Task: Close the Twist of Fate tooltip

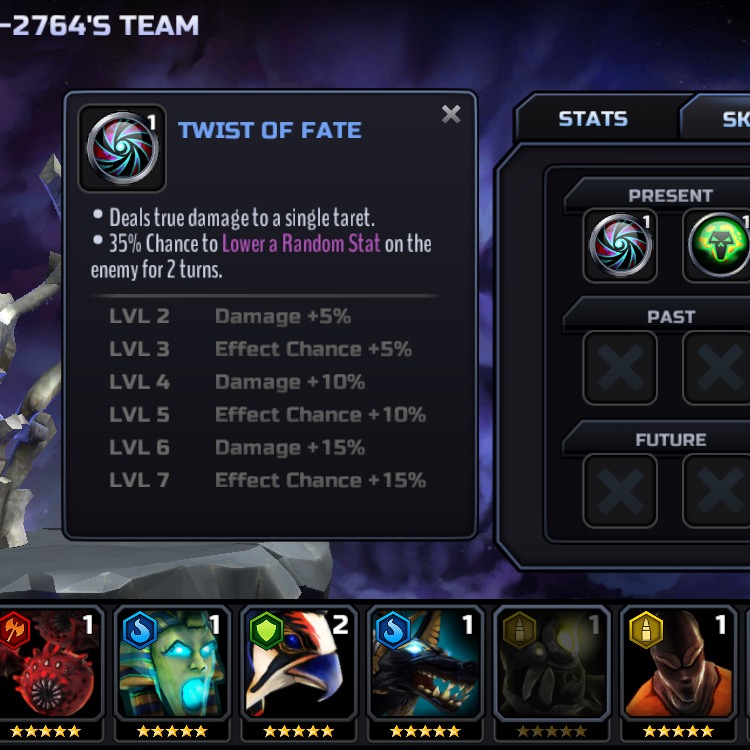Action: click(x=451, y=114)
